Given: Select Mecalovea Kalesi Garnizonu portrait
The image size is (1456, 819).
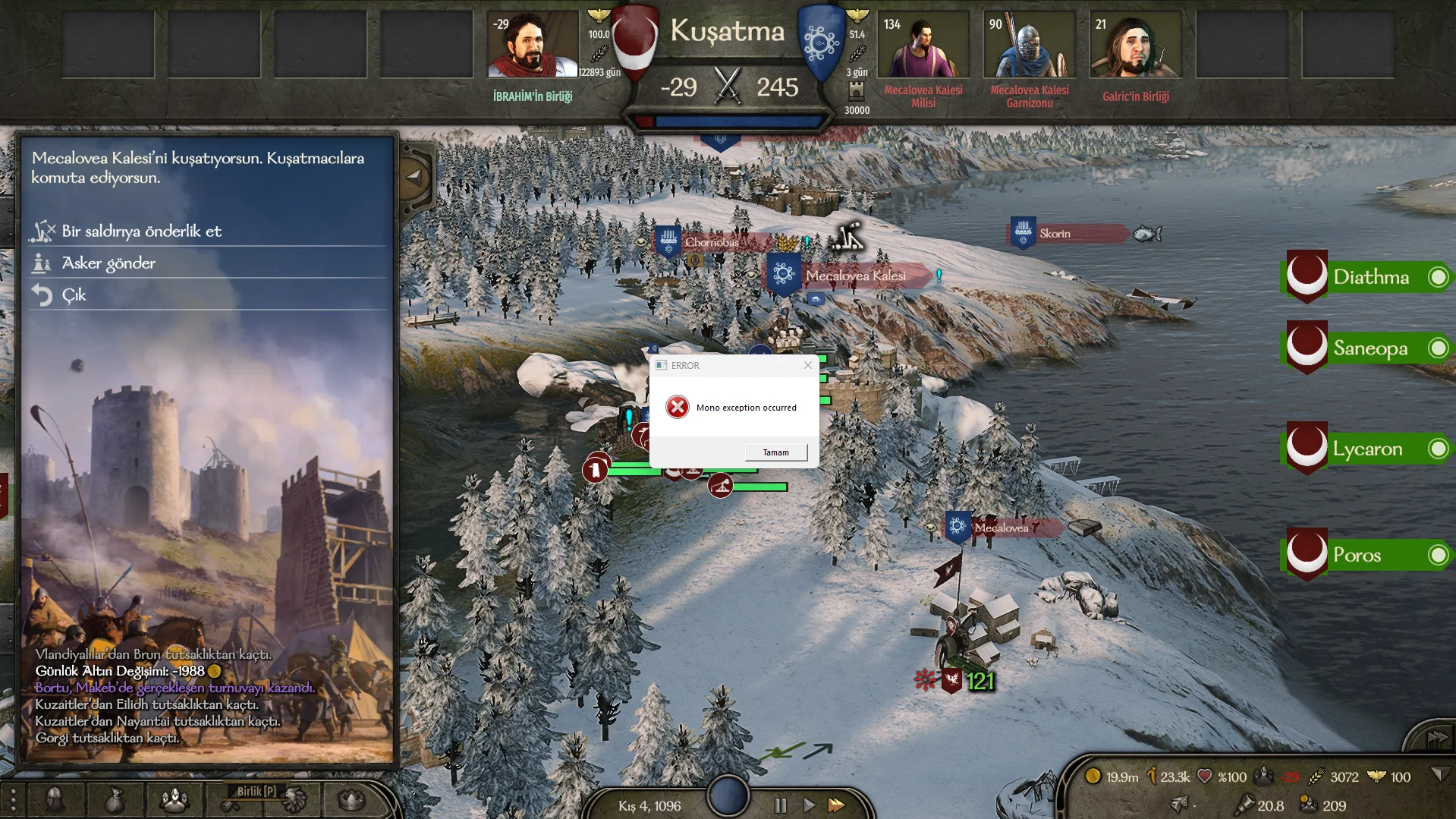Looking at the screenshot, I should point(1029,44).
